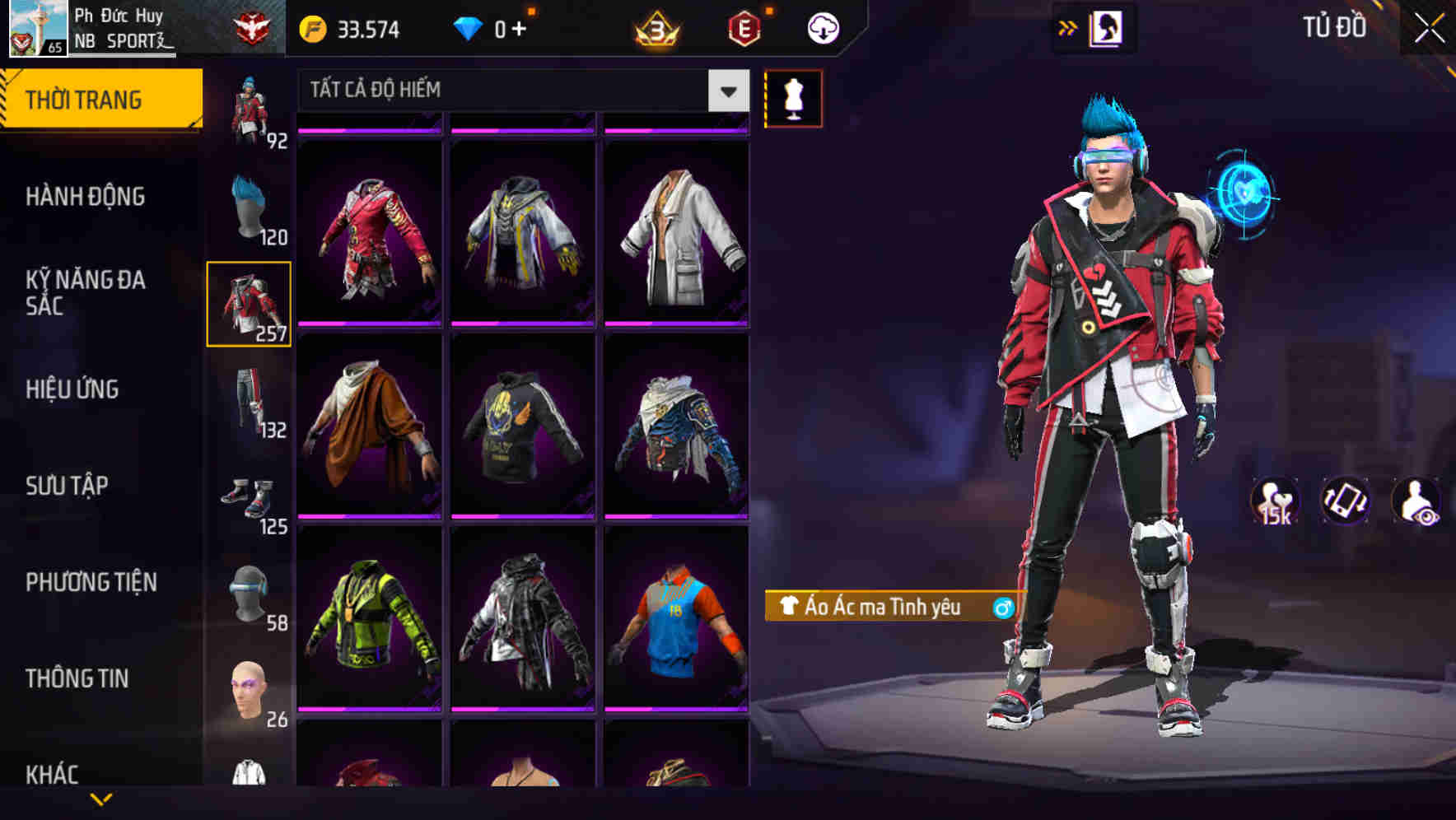Open the mannequin preview icon

793,97
